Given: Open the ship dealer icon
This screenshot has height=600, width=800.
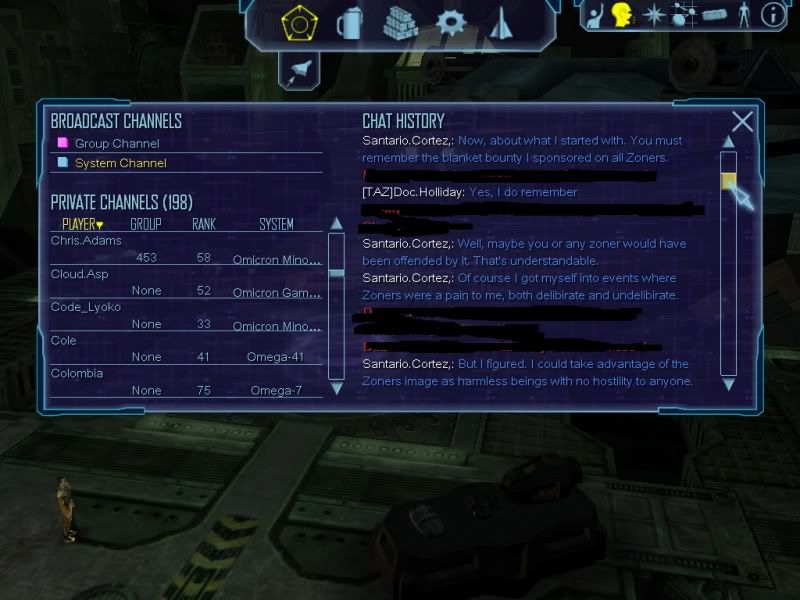Looking at the screenshot, I should [x=501, y=21].
